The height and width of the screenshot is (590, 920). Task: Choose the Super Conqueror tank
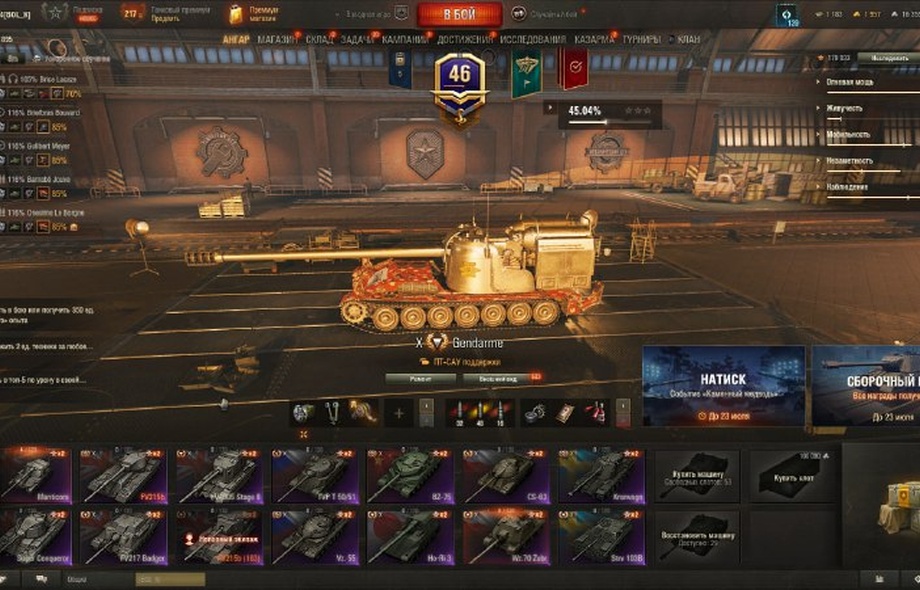click(x=35, y=537)
